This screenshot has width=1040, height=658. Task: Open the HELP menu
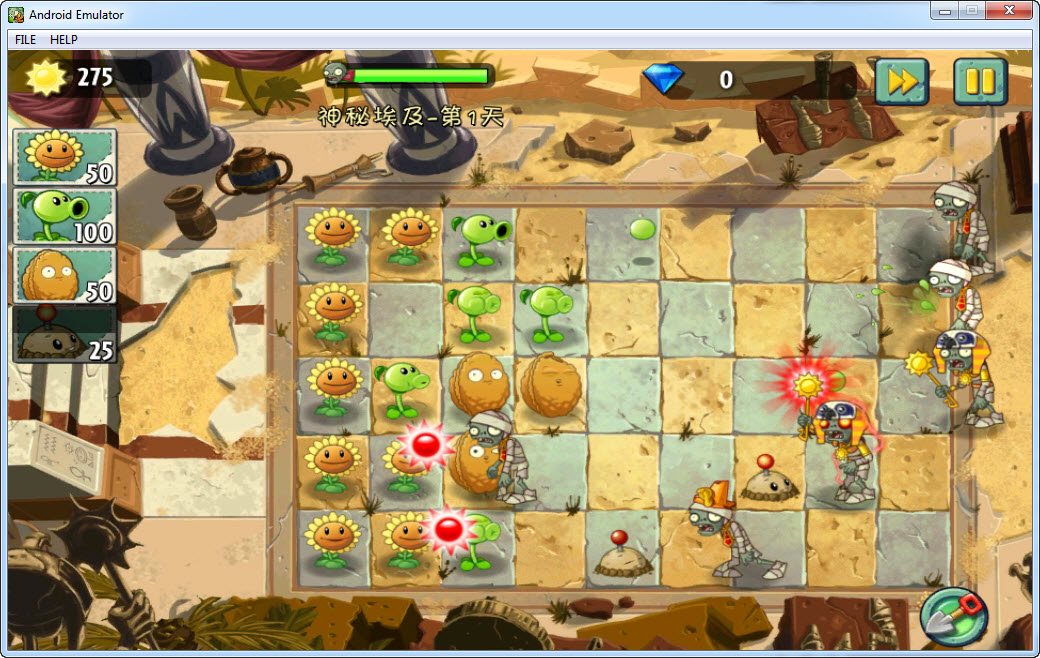pyautogui.click(x=64, y=40)
